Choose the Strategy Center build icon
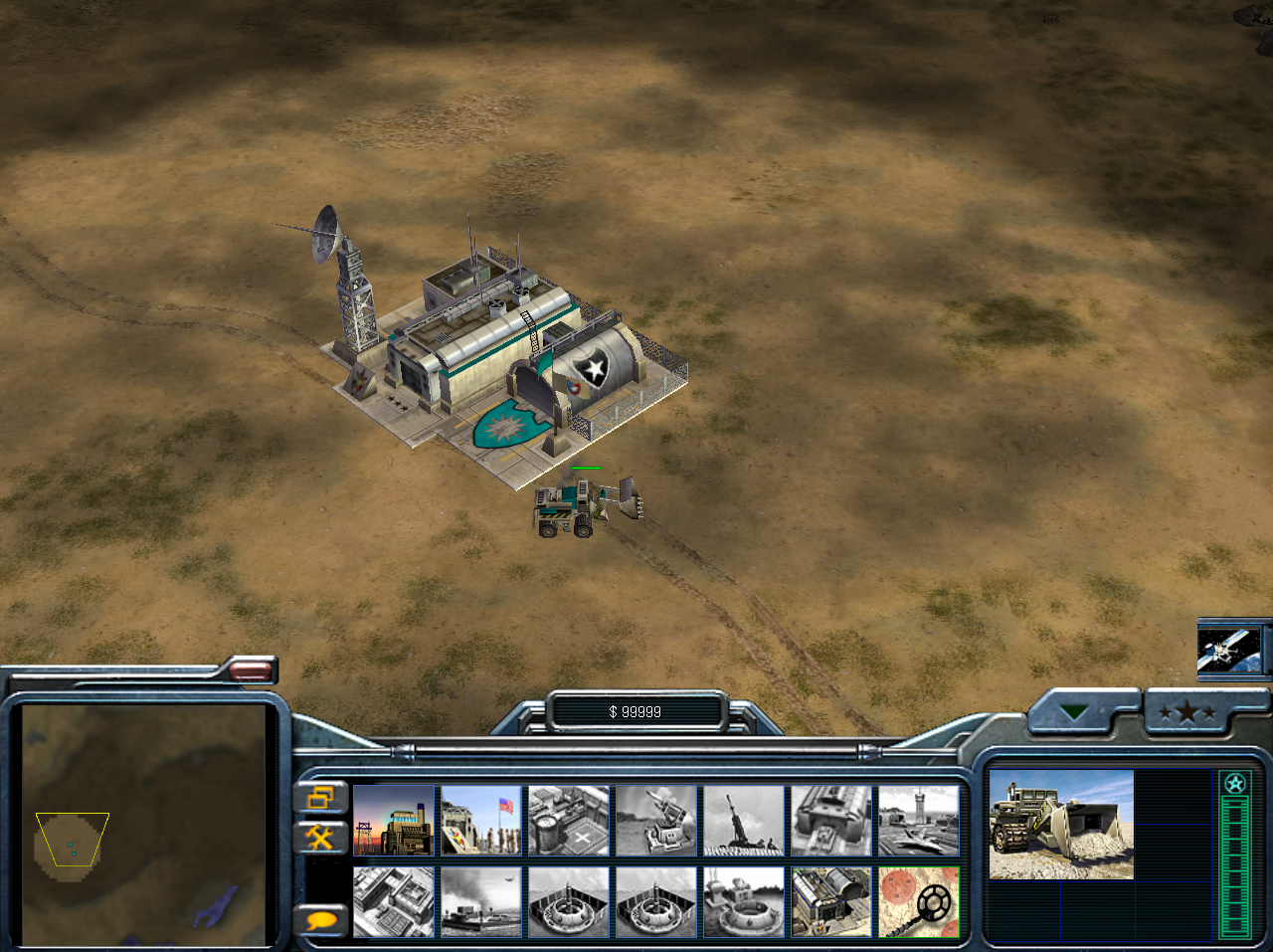Viewport: 1273px width, 952px height. point(394,902)
